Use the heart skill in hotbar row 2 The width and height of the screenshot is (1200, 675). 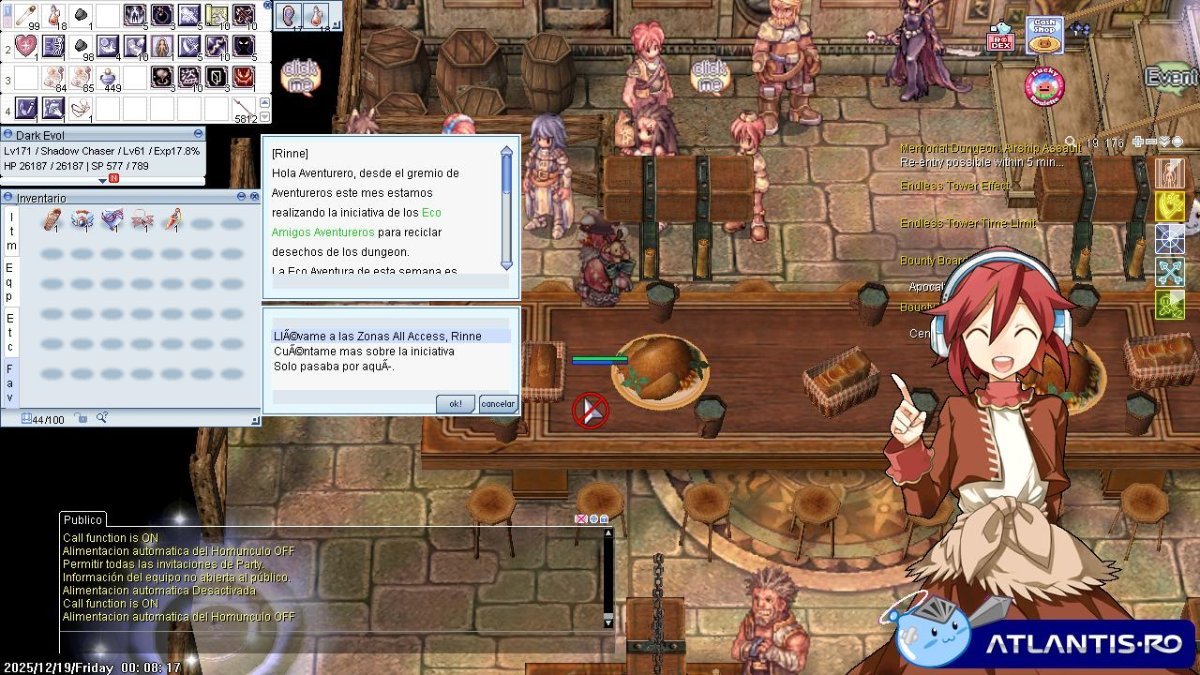click(27, 46)
